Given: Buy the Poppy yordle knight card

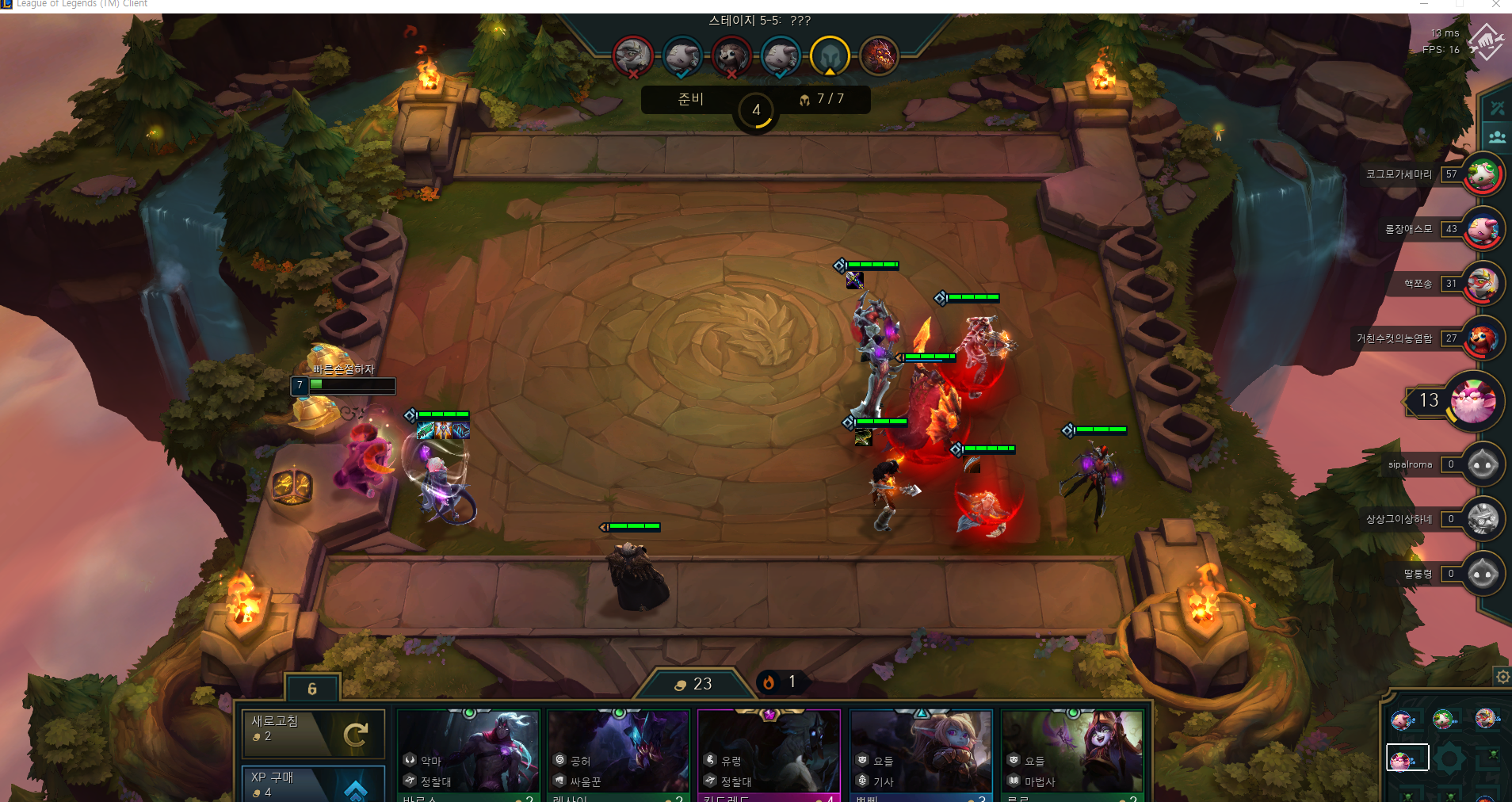Looking at the screenshot, I should 921,754.
